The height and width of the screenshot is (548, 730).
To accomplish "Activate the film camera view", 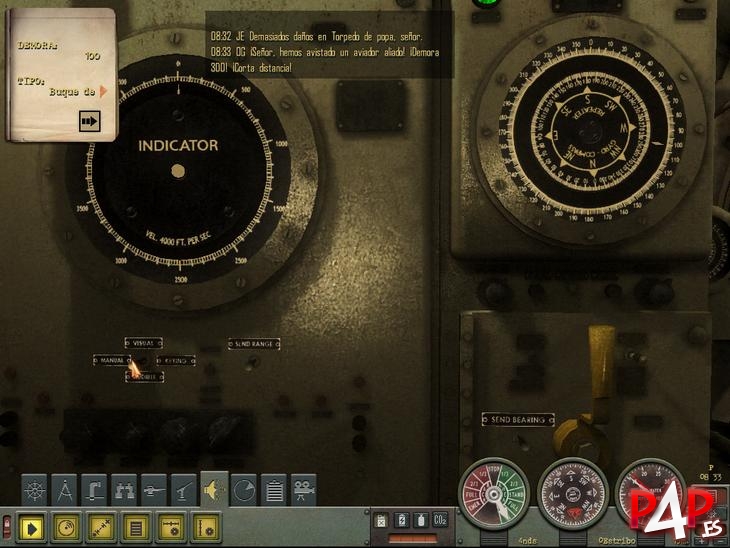I will pos(303,489).
